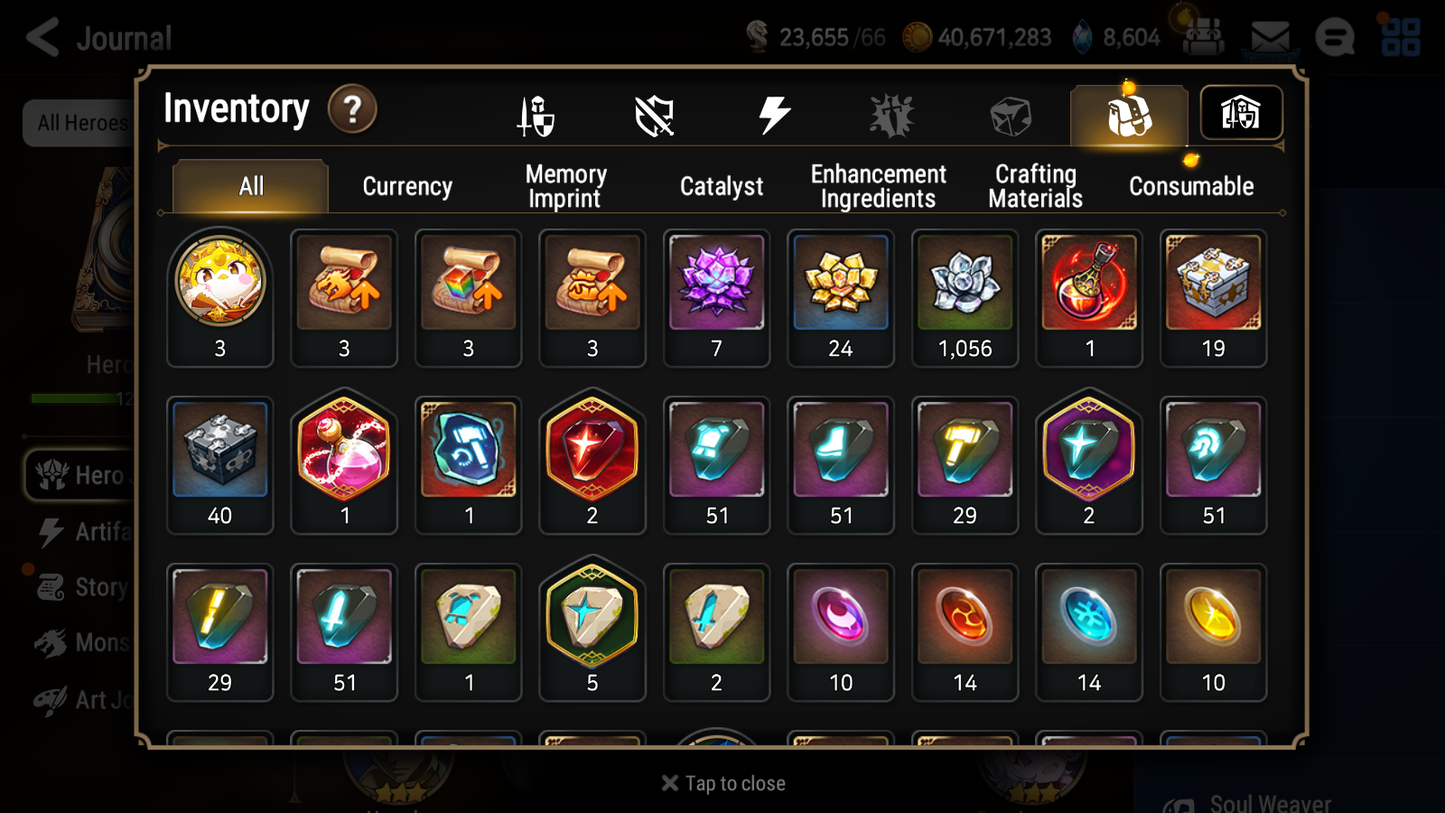
Task: Tap 'Tap to close' to dismiss inventory
Action: click(x=722, y=783)
